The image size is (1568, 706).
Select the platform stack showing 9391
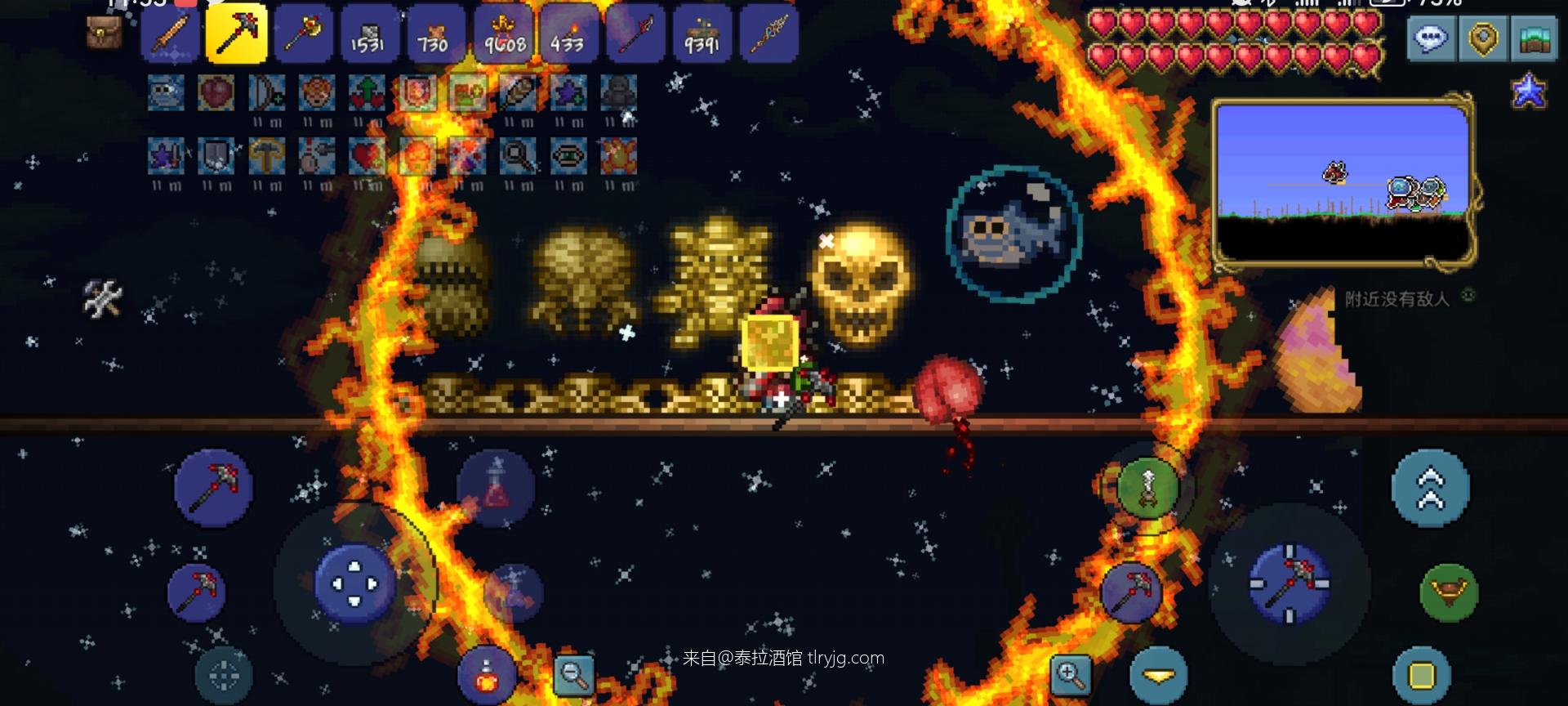(x=702, y=34)
